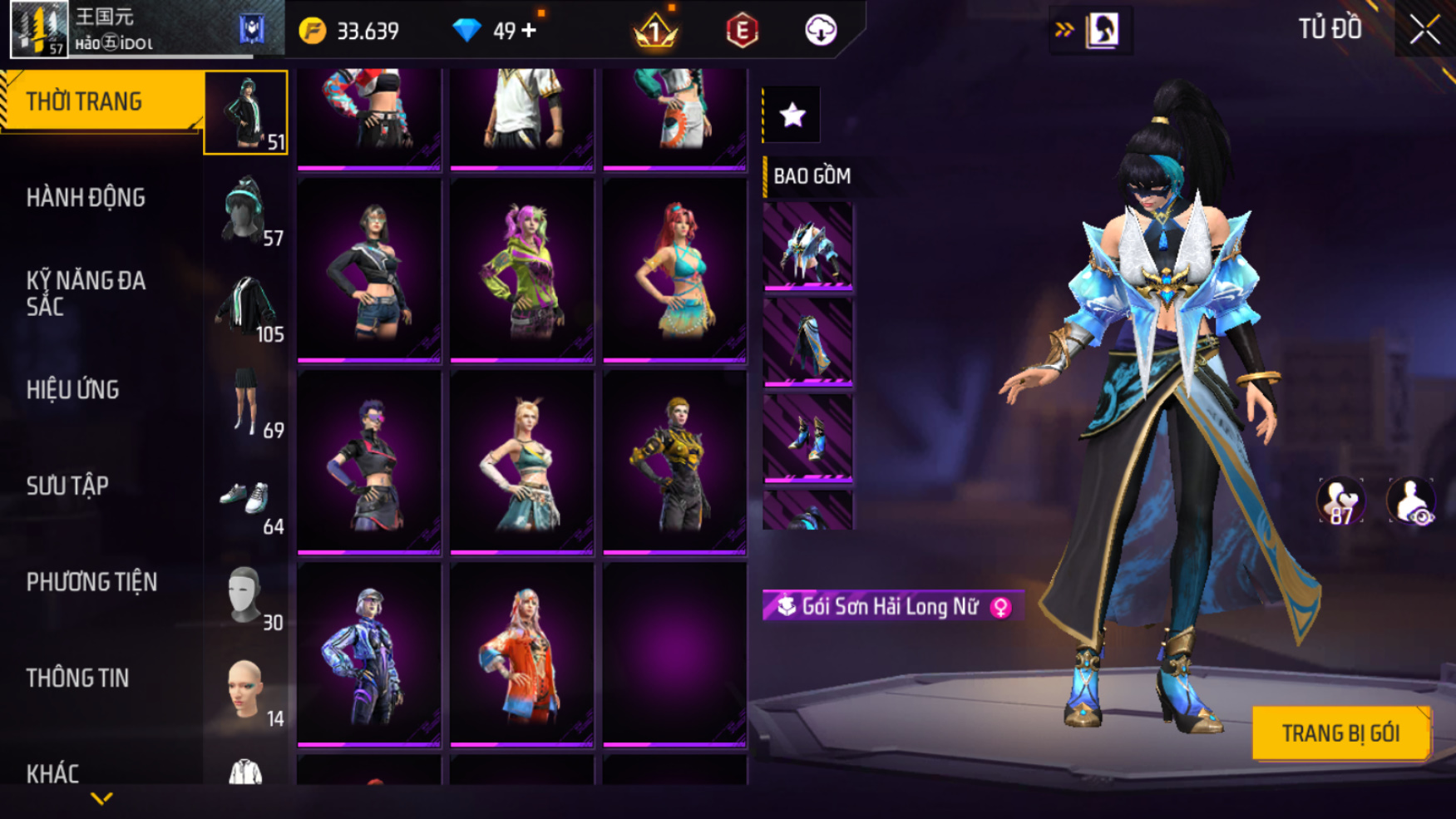Choose the gold and black armored outfit
The height and width of the screenshot is (819, 1456).
(x=674, y=462)
